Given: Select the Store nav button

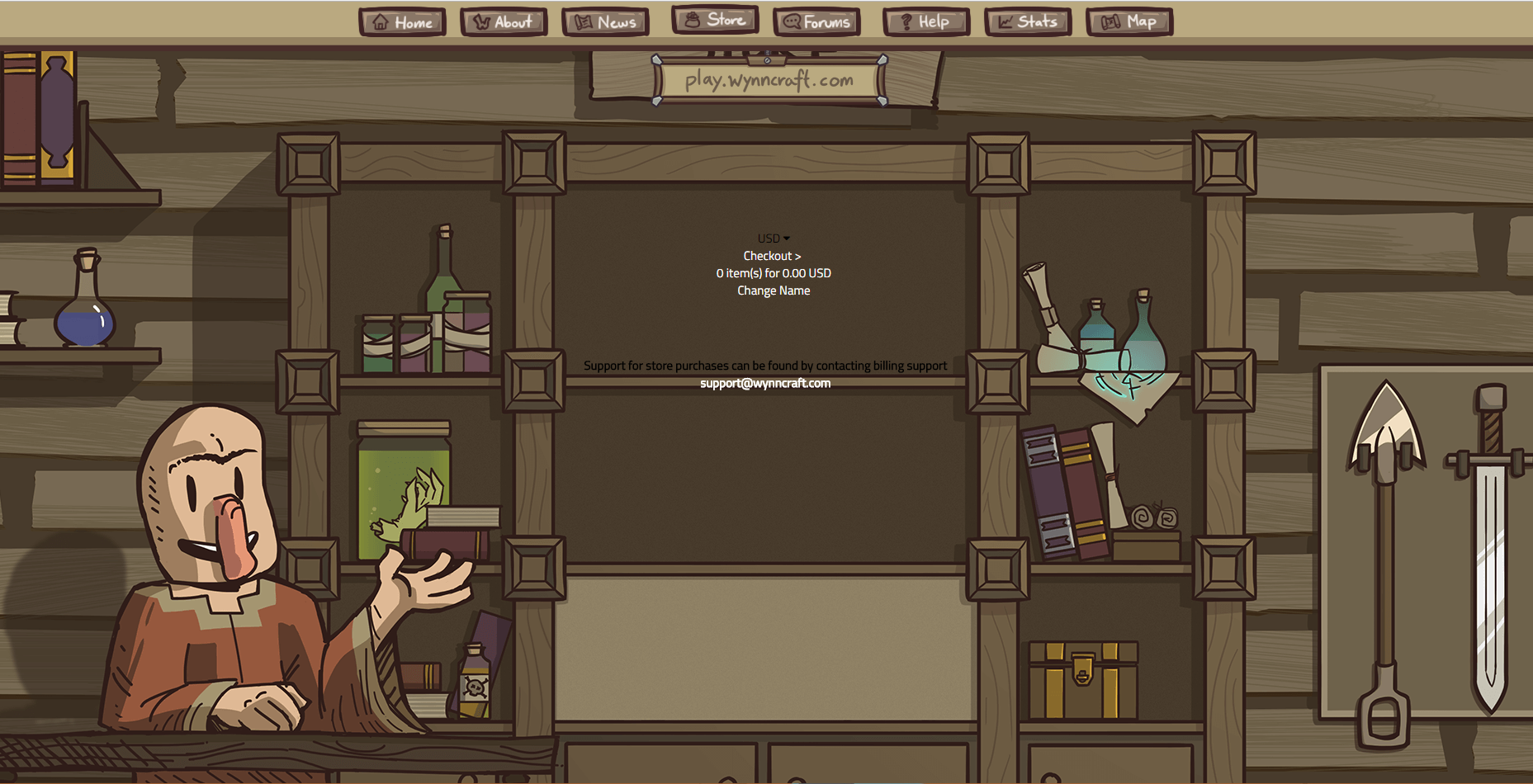Looking at the screenshot, I should pyautogui.click(x=715, y=20).
